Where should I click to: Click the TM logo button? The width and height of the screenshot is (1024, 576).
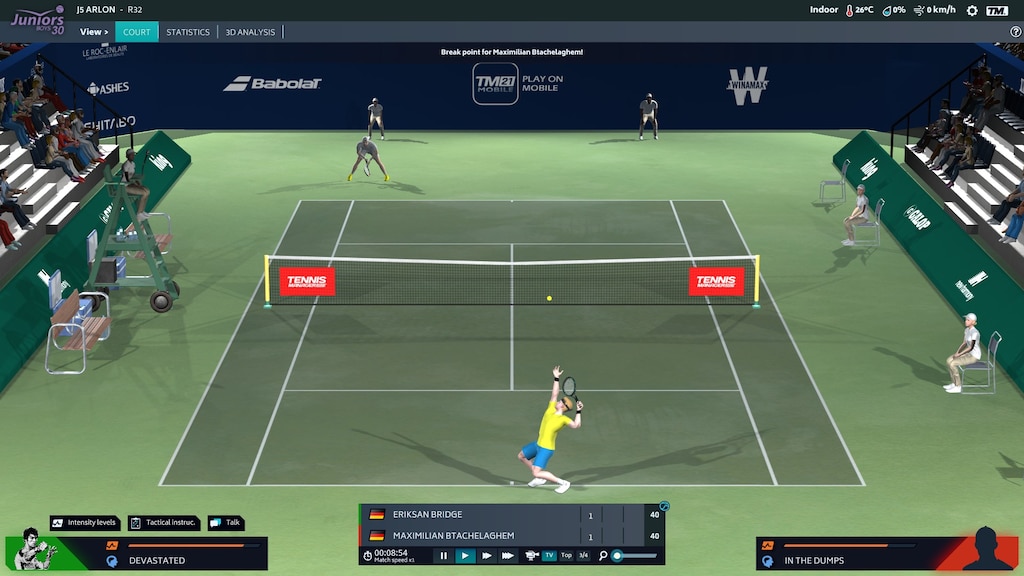[997, 11]
